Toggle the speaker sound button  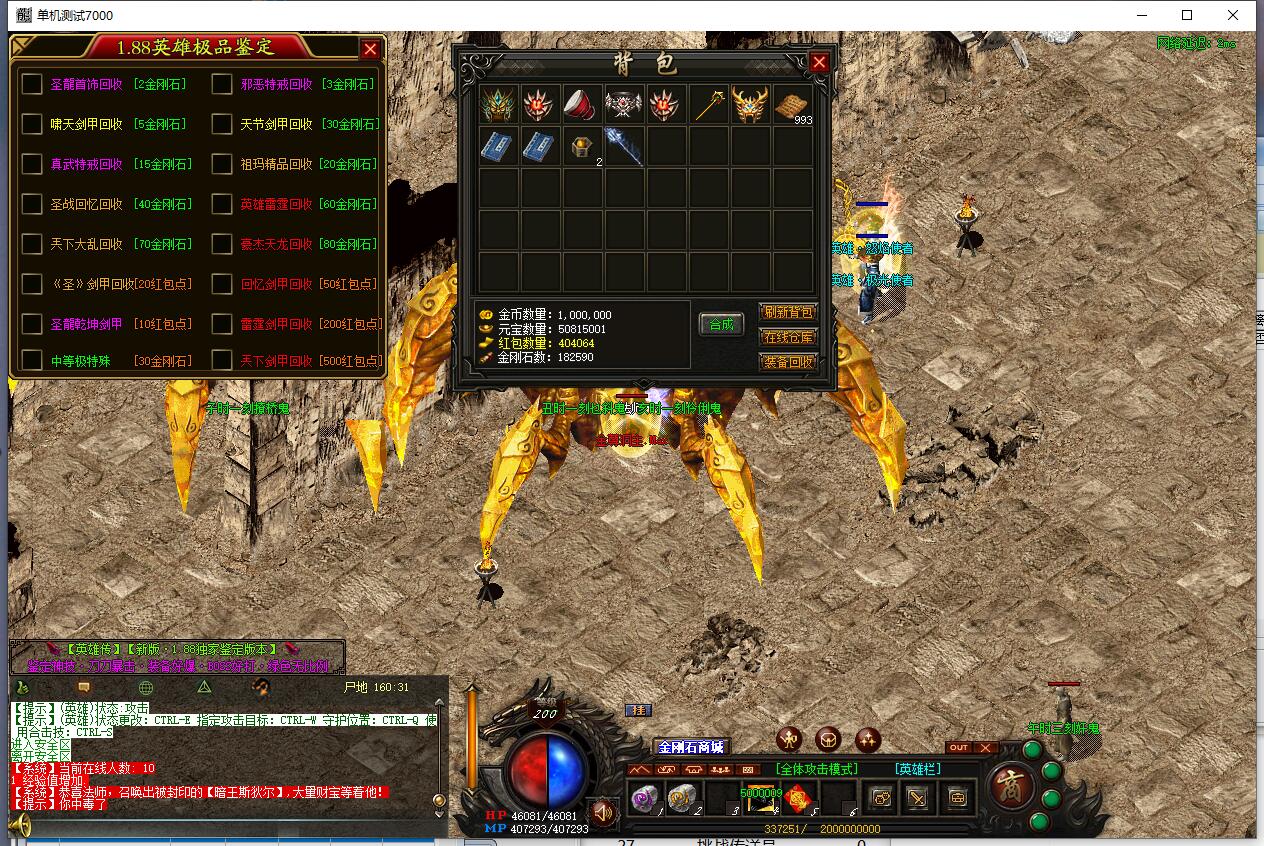click(x=602, y=813)
